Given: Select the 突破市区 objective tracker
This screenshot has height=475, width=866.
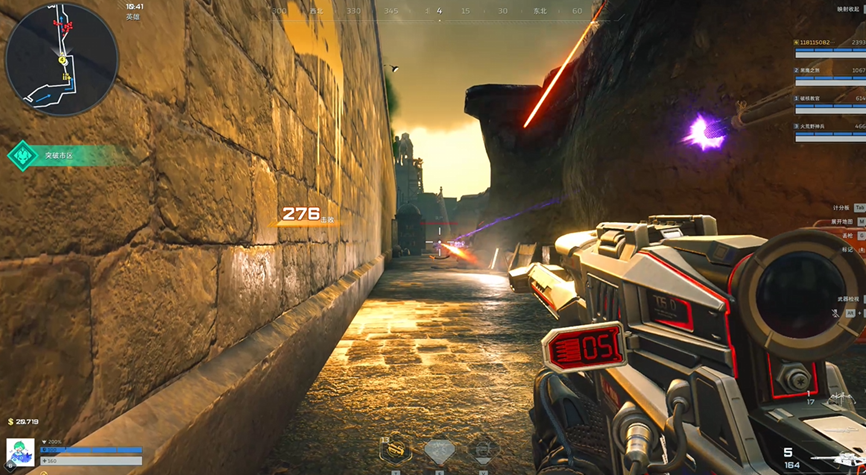Looking at the screenshot, I should [x=64, y=155].
